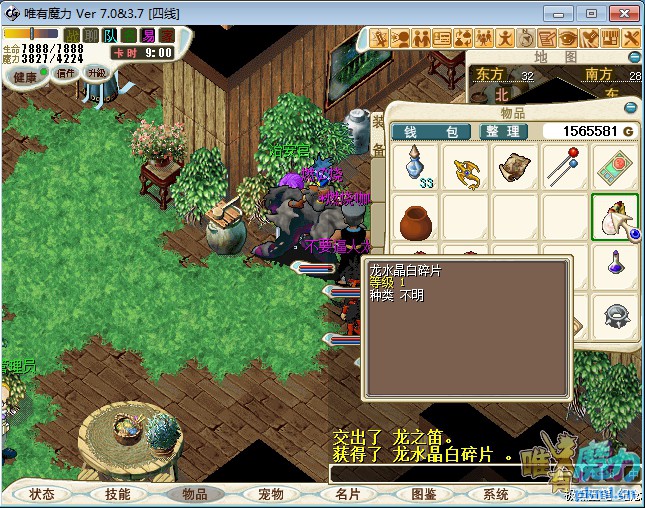This screenshot has height=508, width=645.
Task: Show the 图鉴 encyclopedia tab
Action: [x=423, y=494]
